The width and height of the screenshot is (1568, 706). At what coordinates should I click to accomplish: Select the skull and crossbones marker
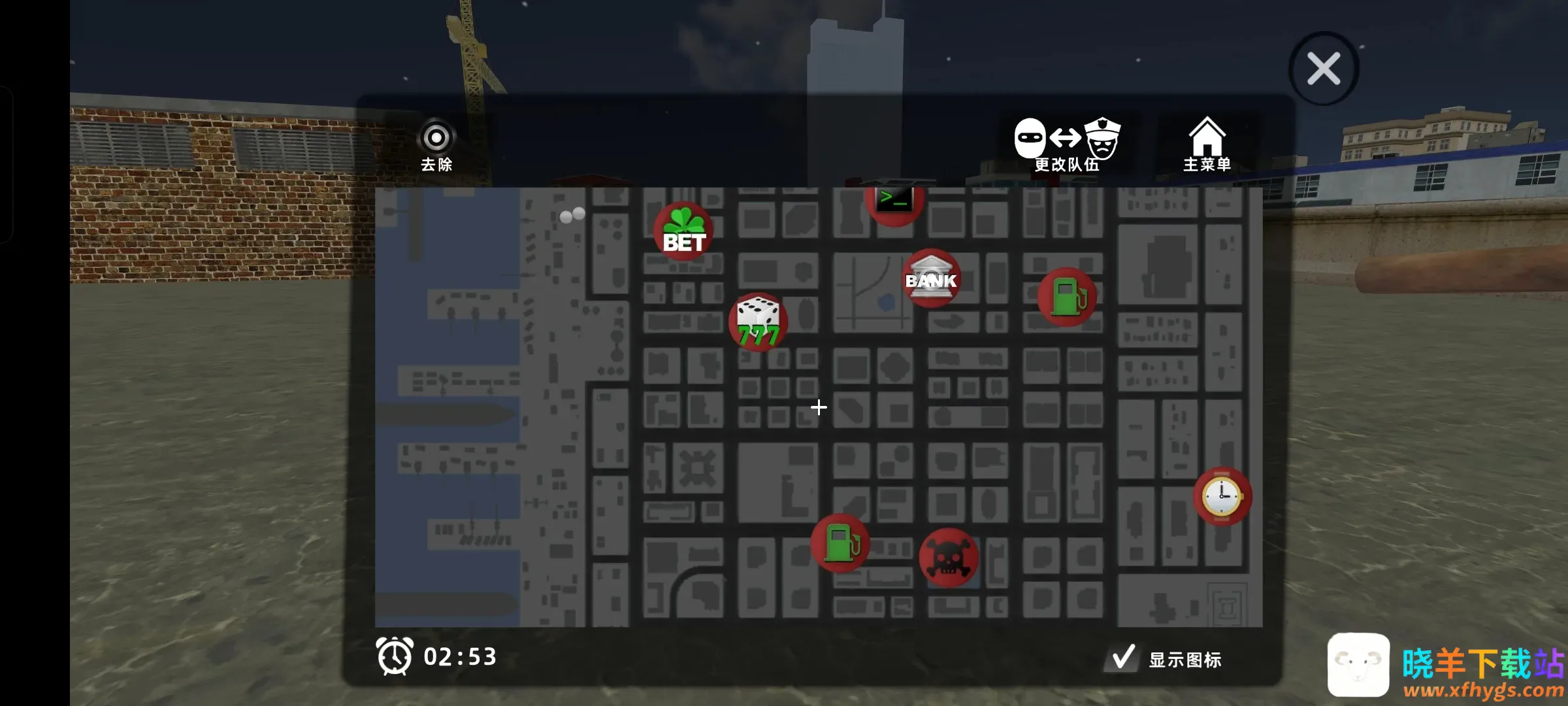(x=949, y=558)
